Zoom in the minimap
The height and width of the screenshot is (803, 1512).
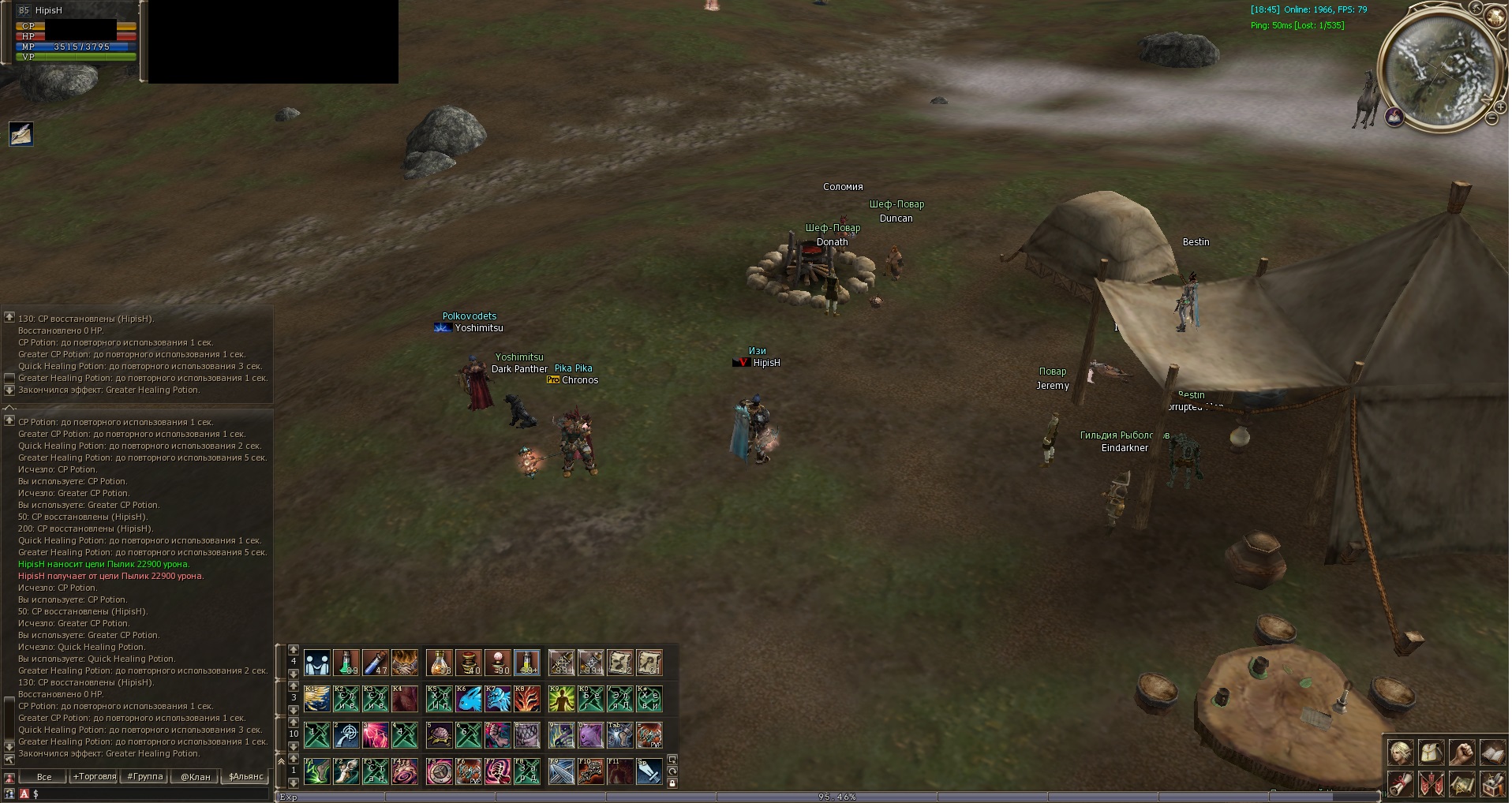(1499, 106)
